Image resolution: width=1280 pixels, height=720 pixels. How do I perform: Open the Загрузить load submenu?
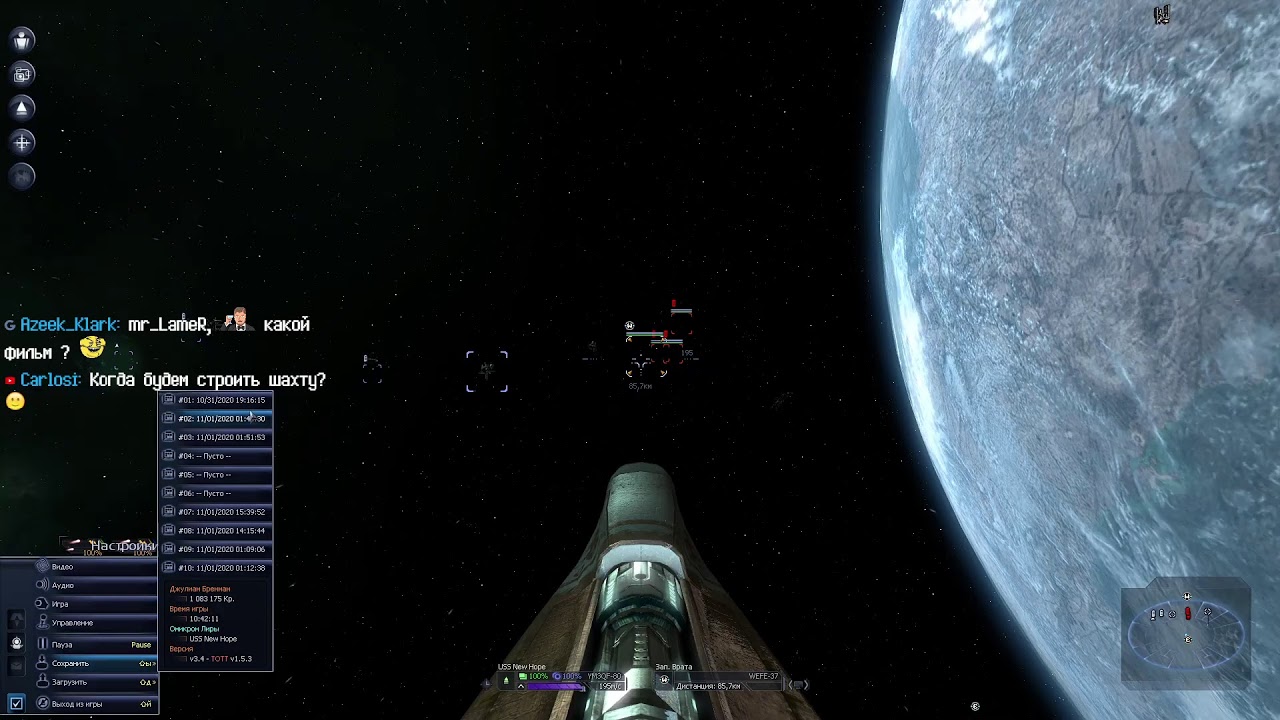click(69, 683)
